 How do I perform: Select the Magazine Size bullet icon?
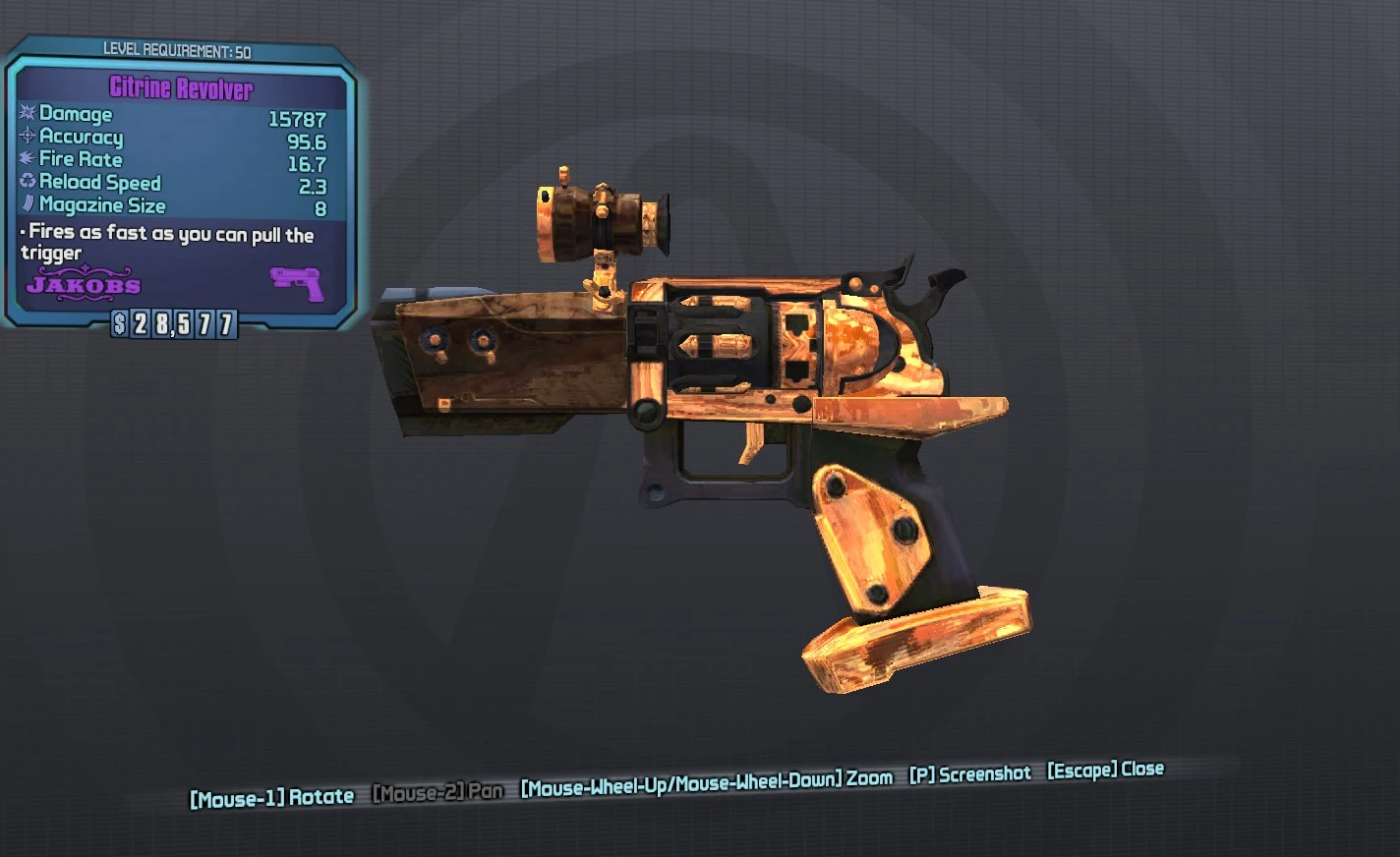point(27,205)
